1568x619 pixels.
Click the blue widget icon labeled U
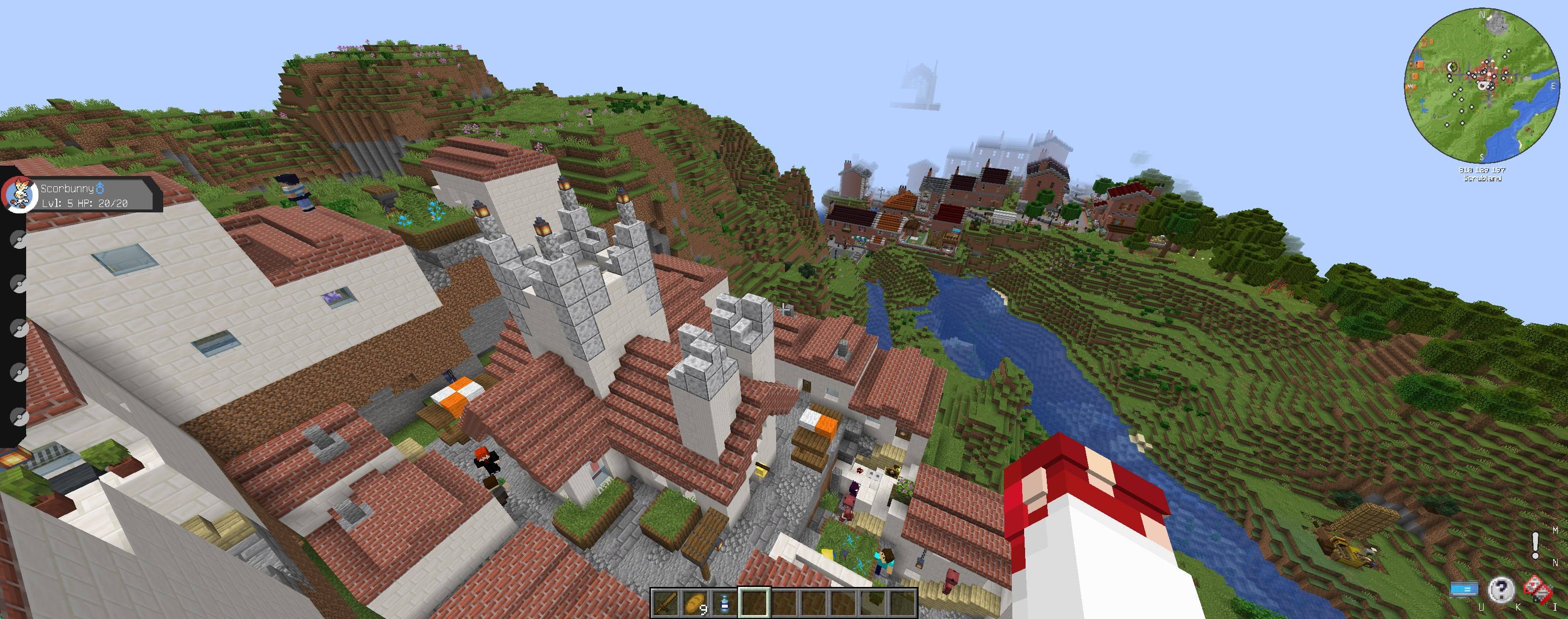click(1464, 589)
